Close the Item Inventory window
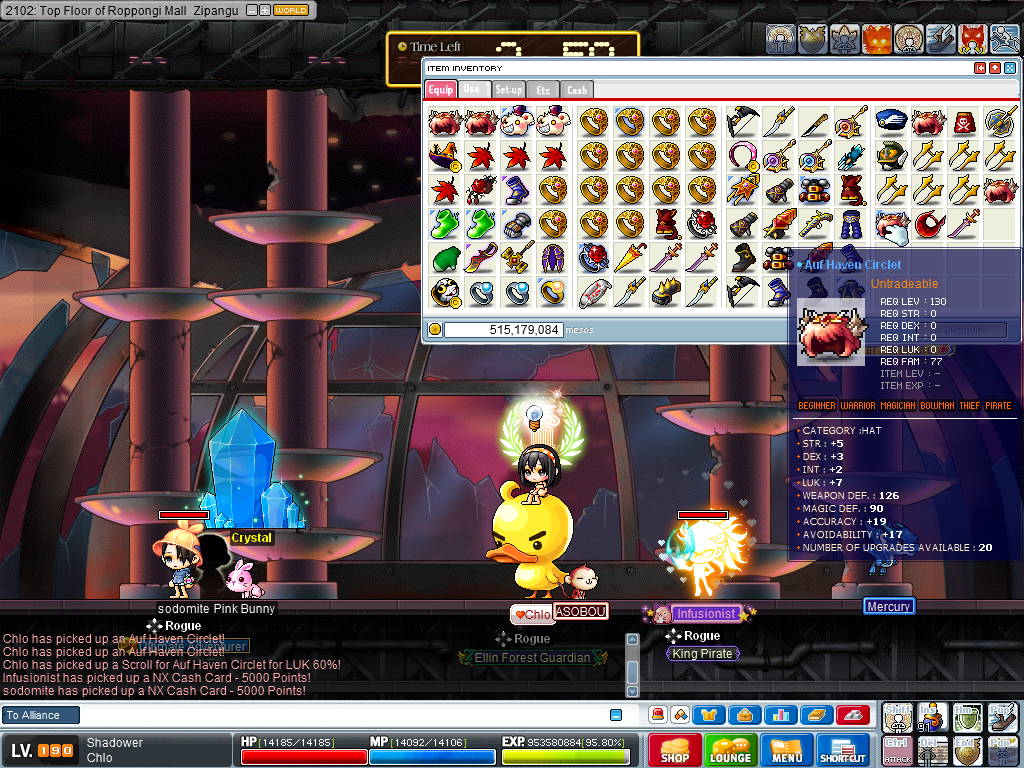This screenshot has height=768, width=1024. pyautogui.click(x=1009, y=67)
